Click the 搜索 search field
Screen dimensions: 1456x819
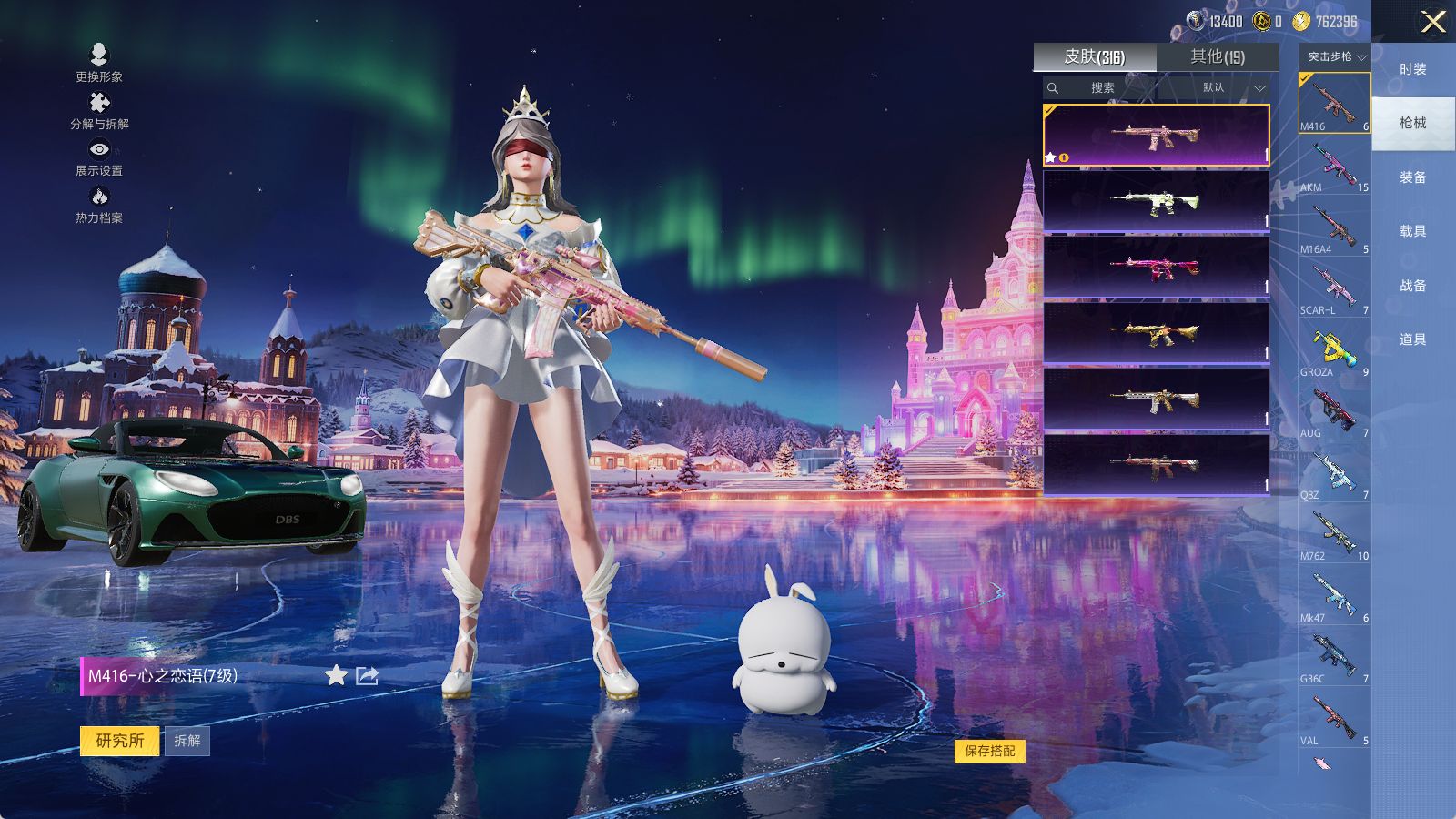(1101, 88)
